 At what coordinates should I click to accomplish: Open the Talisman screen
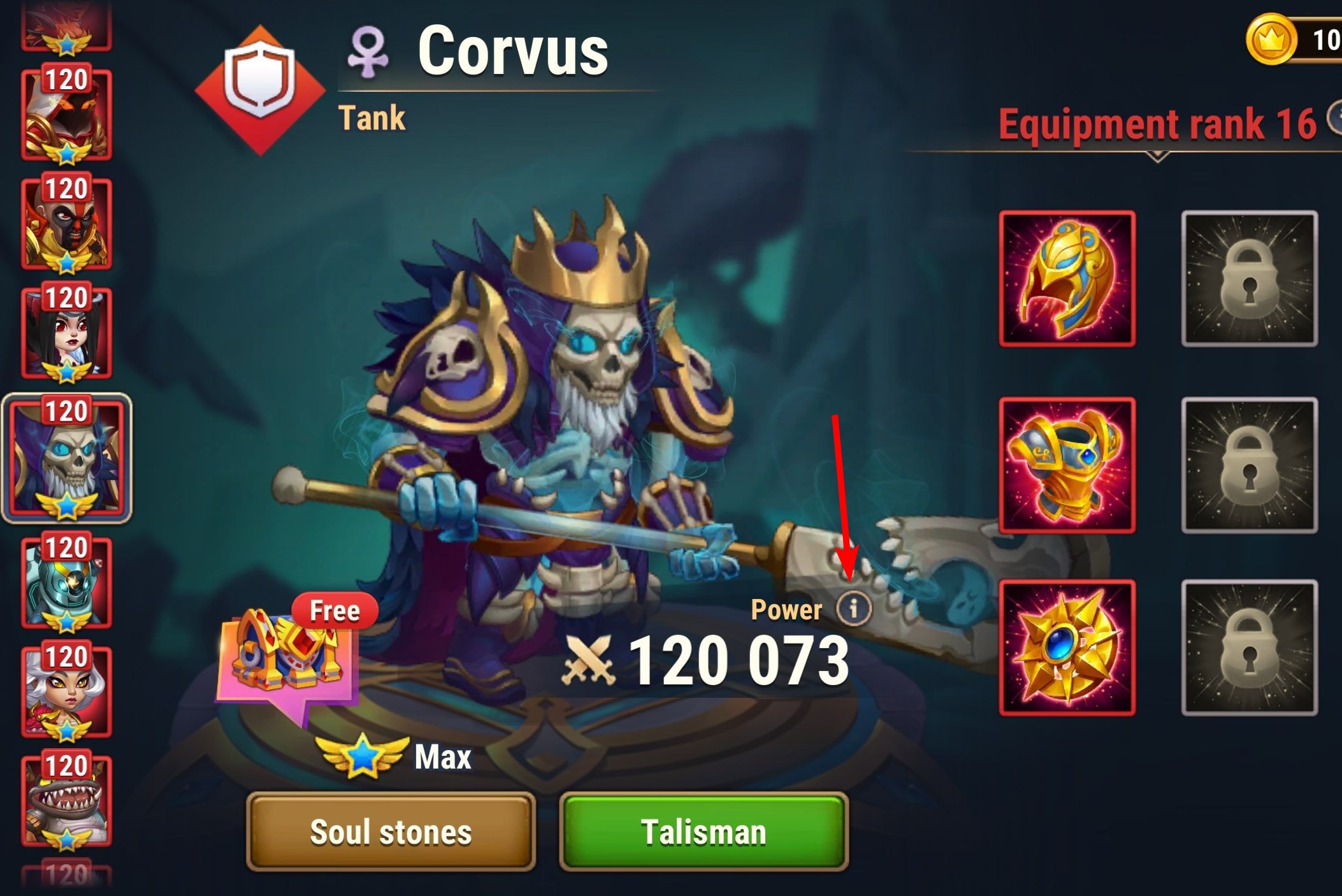pos(703,831)
